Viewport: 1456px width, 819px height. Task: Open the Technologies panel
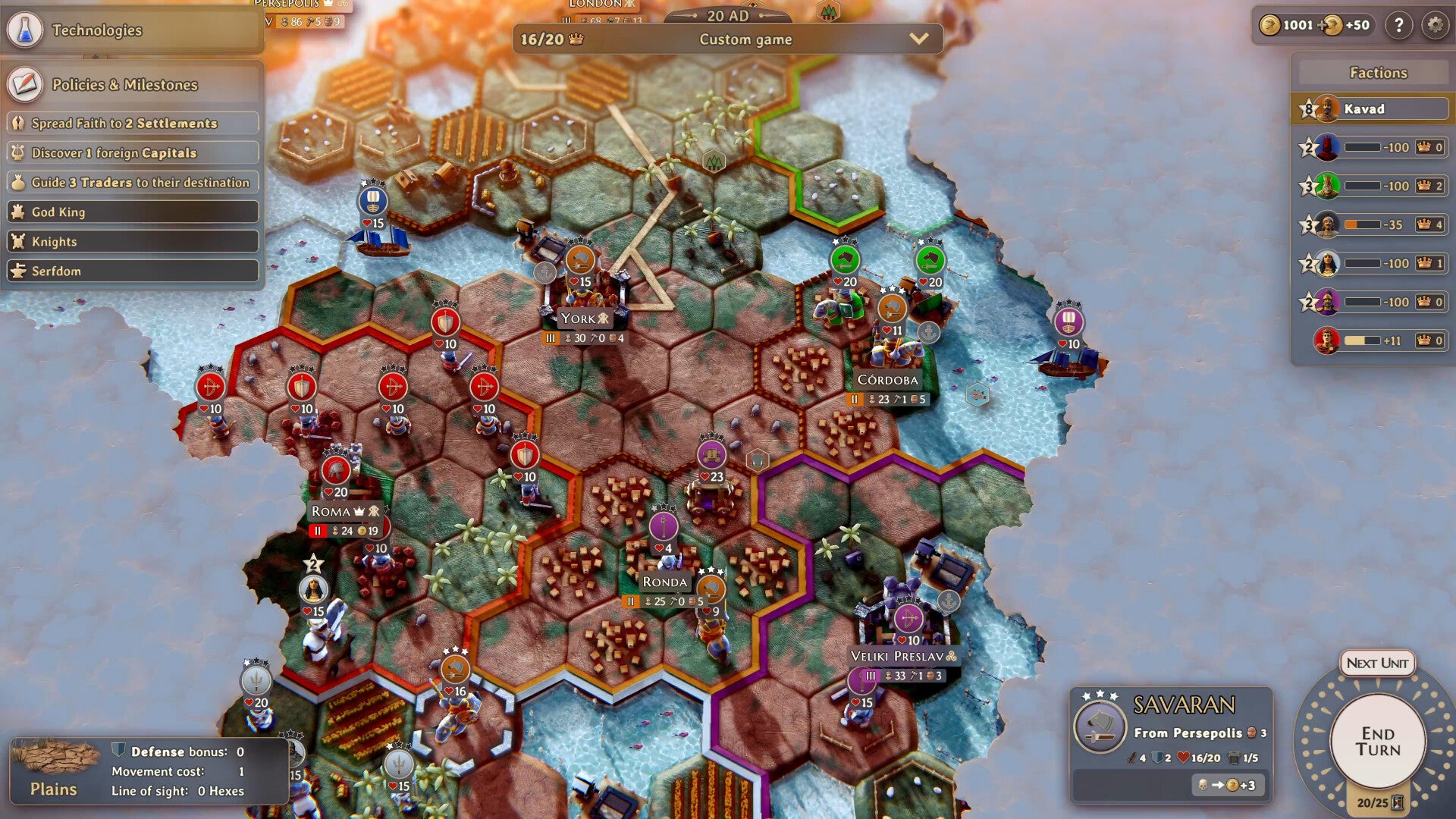tap(96, 30)
